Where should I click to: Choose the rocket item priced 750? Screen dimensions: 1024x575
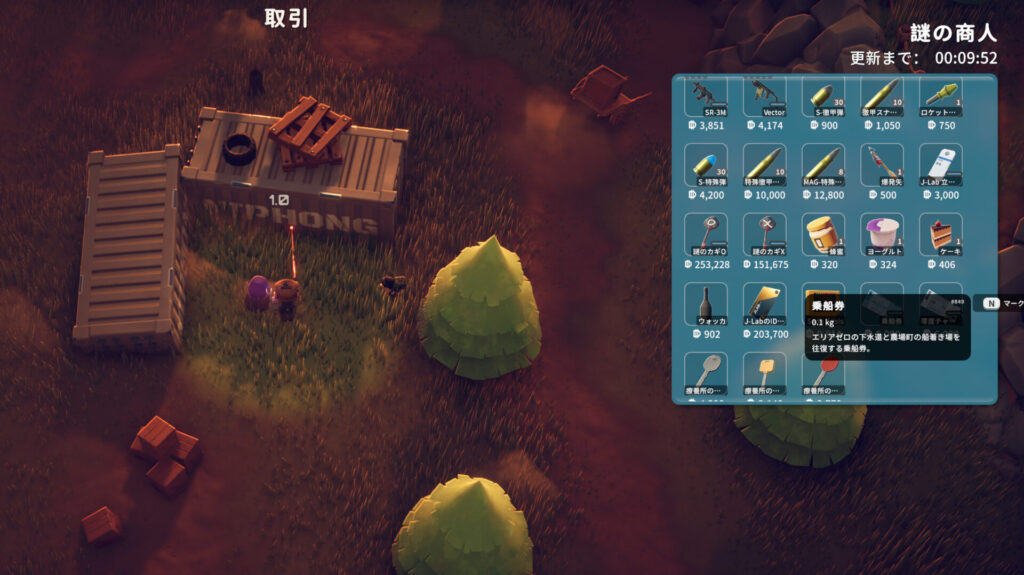point(940,97)
